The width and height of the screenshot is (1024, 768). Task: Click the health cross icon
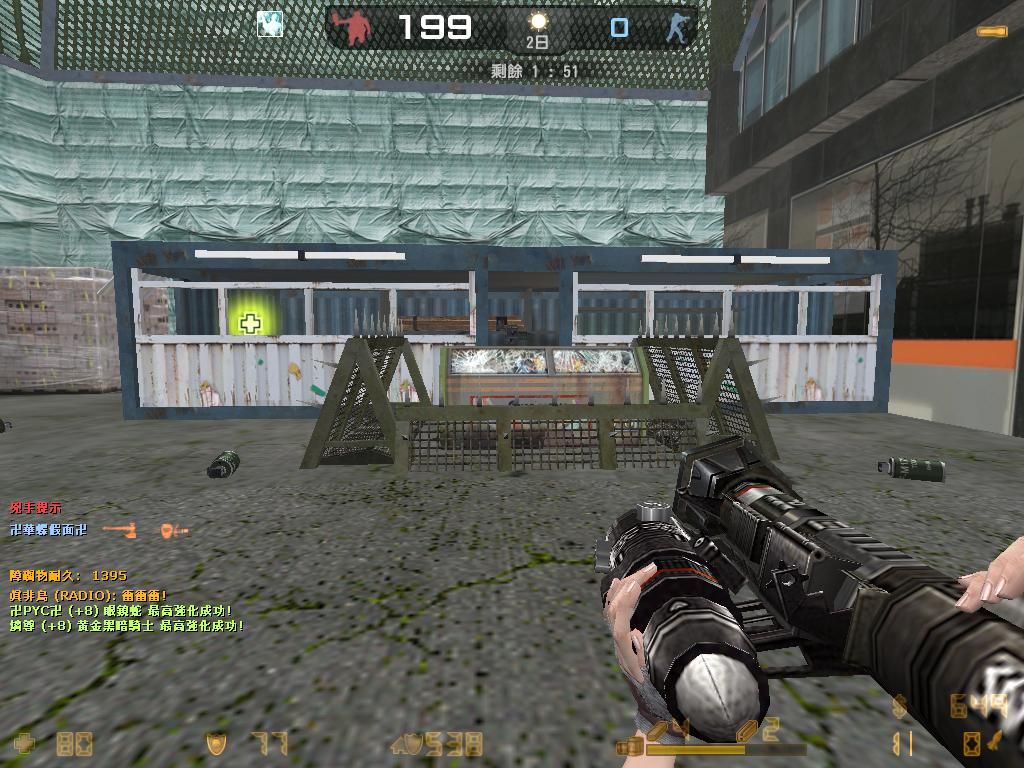pyautogui.click(x=23, y=743)
